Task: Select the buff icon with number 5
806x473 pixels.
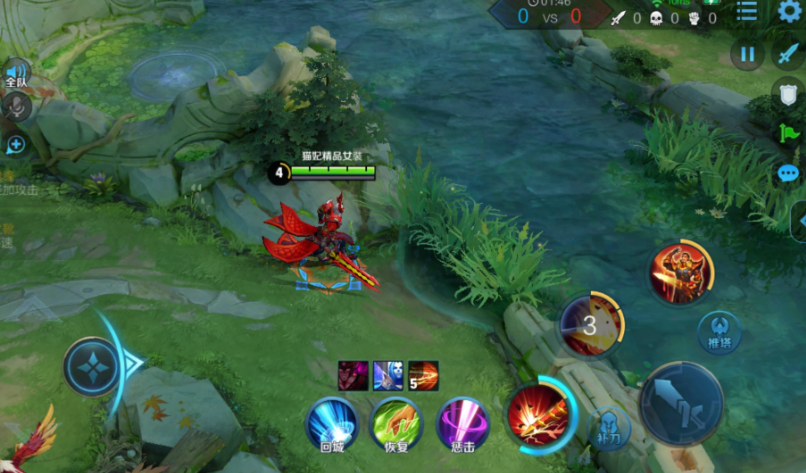Action: tap(423, 375)
